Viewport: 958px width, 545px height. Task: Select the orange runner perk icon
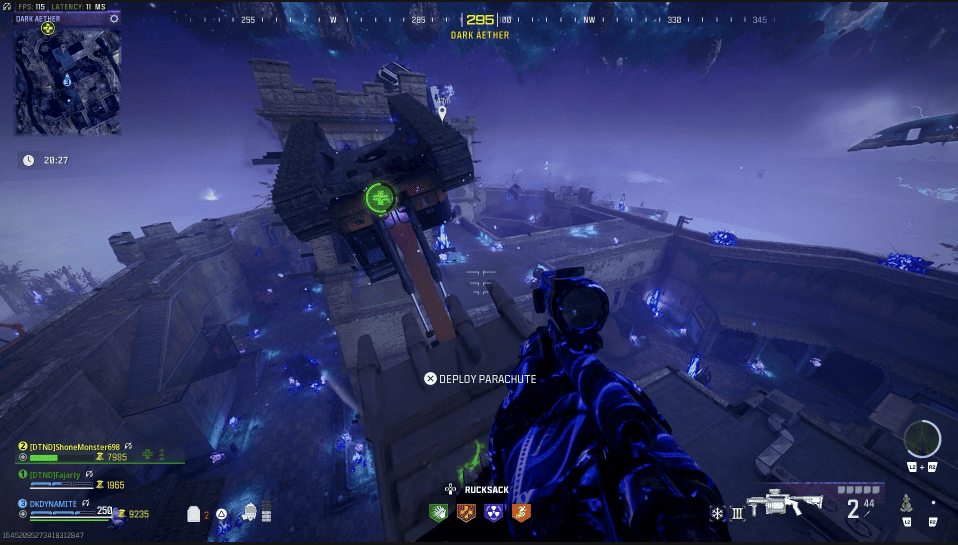[520, 513]
